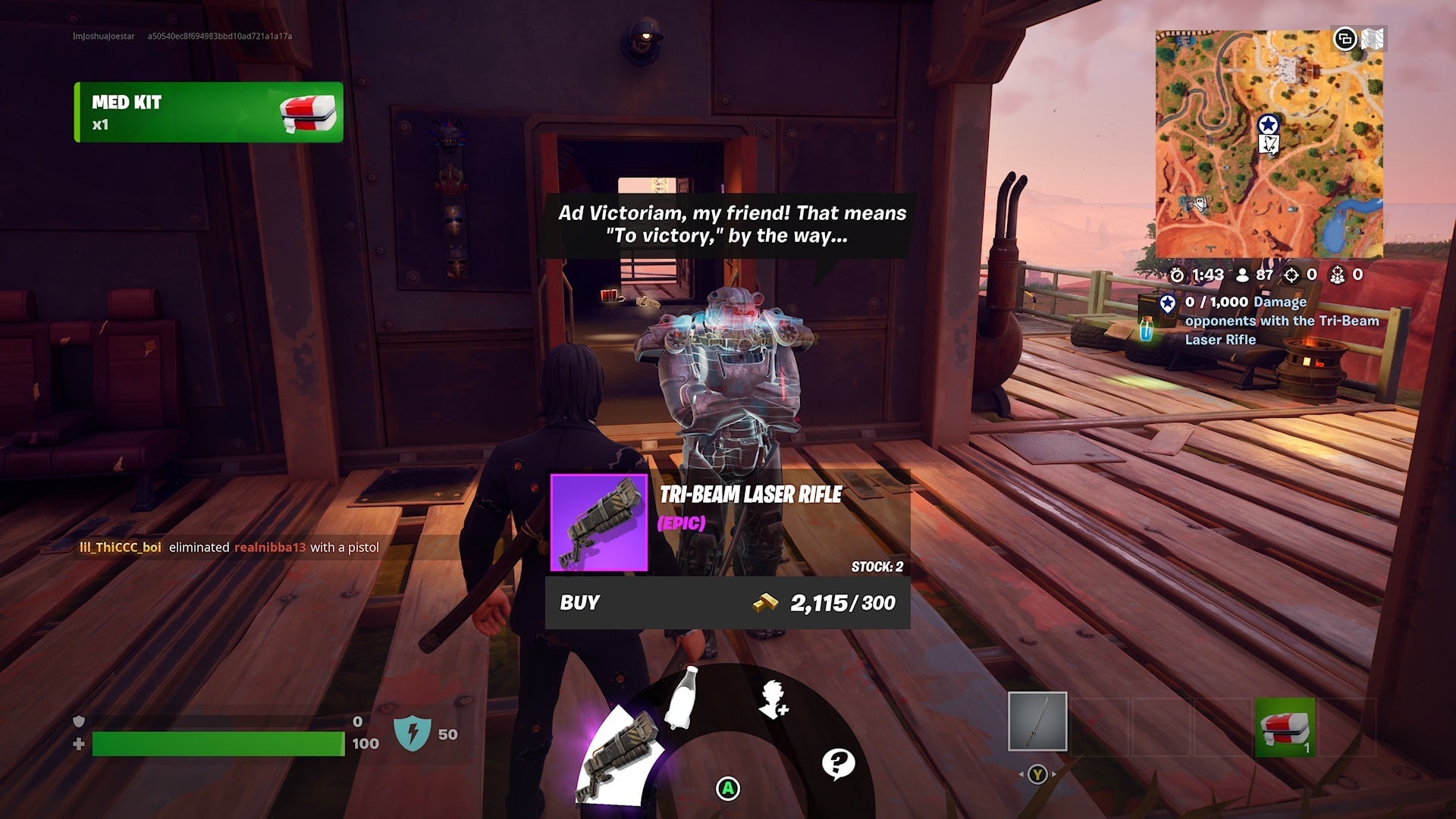Screen dimensions: 1456x819
Task: Click the match timer stopwatch icon
Action: tap(1176, 276)
